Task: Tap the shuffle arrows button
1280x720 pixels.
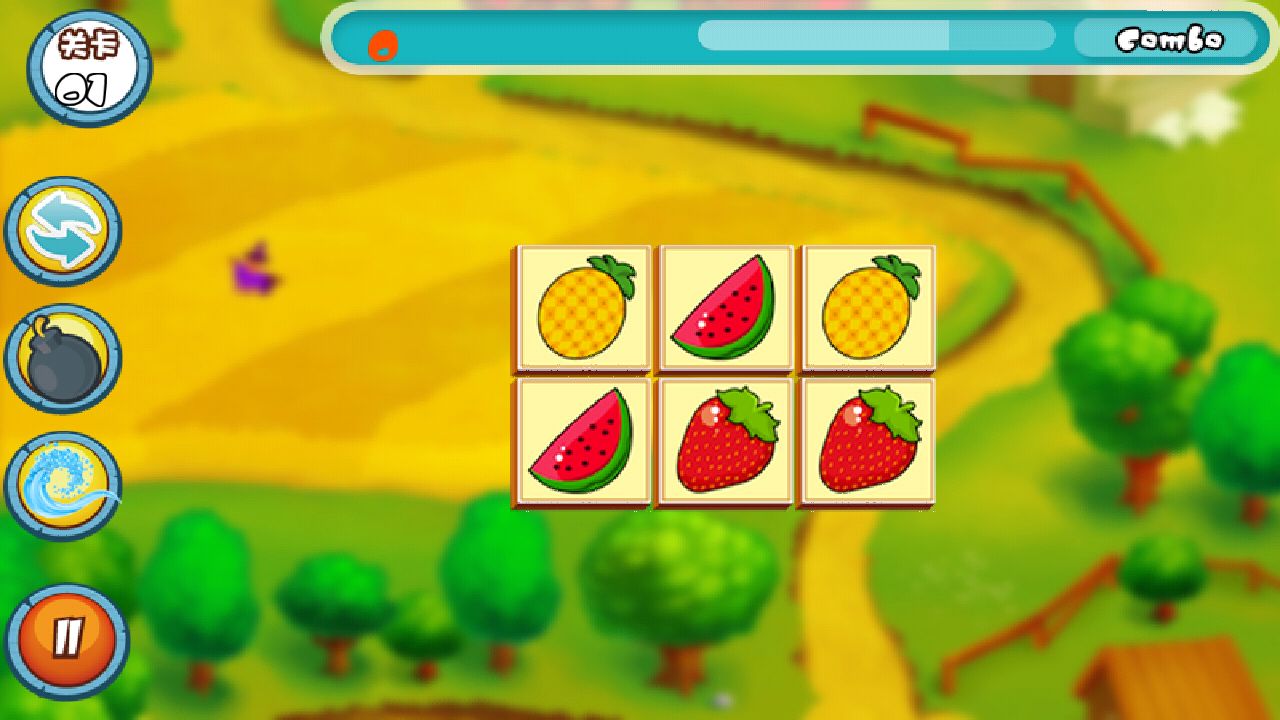Action: pyautogui.click(x=63, y=232)
